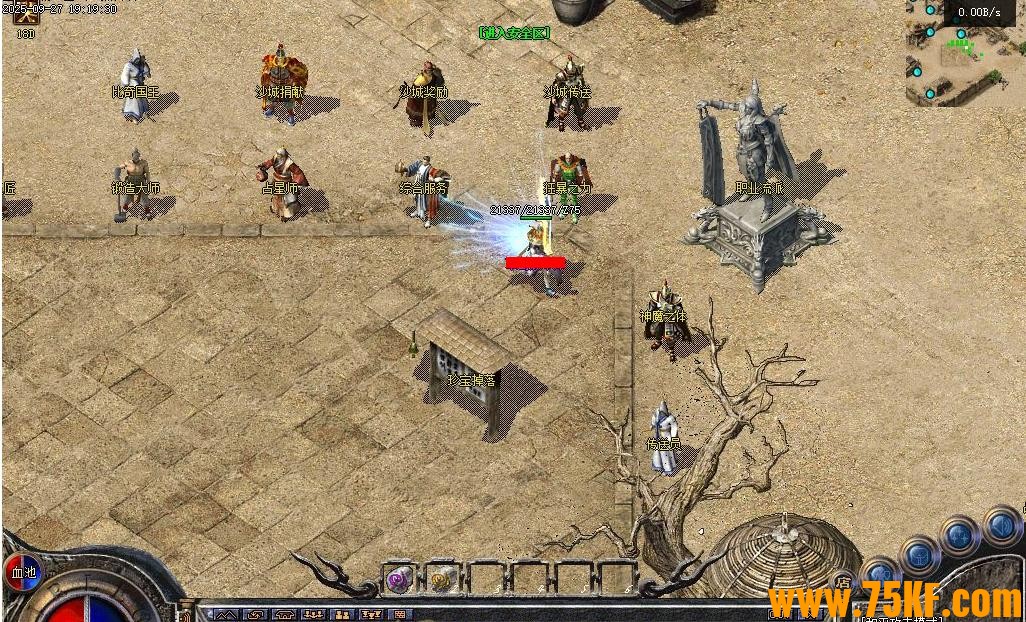Open the minimap in the top-right corner

point(965,55)
